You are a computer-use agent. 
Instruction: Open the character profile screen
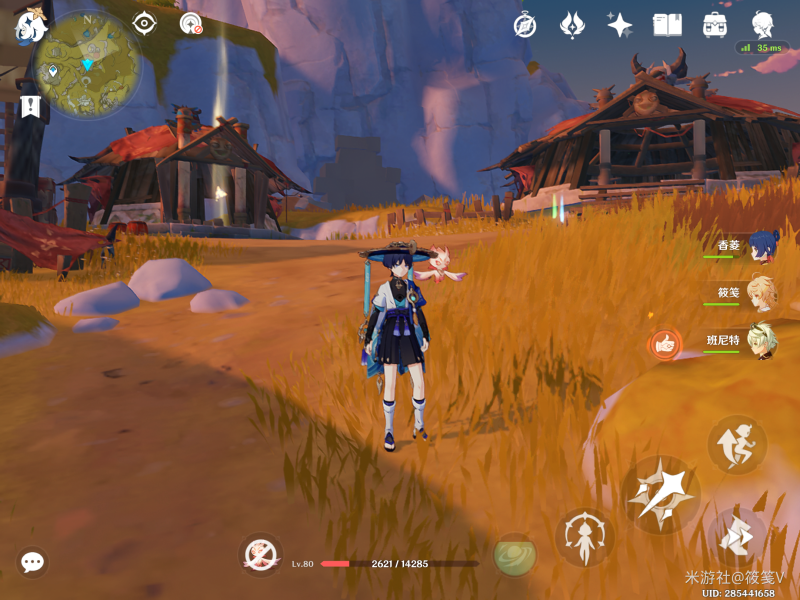(763, 25)
